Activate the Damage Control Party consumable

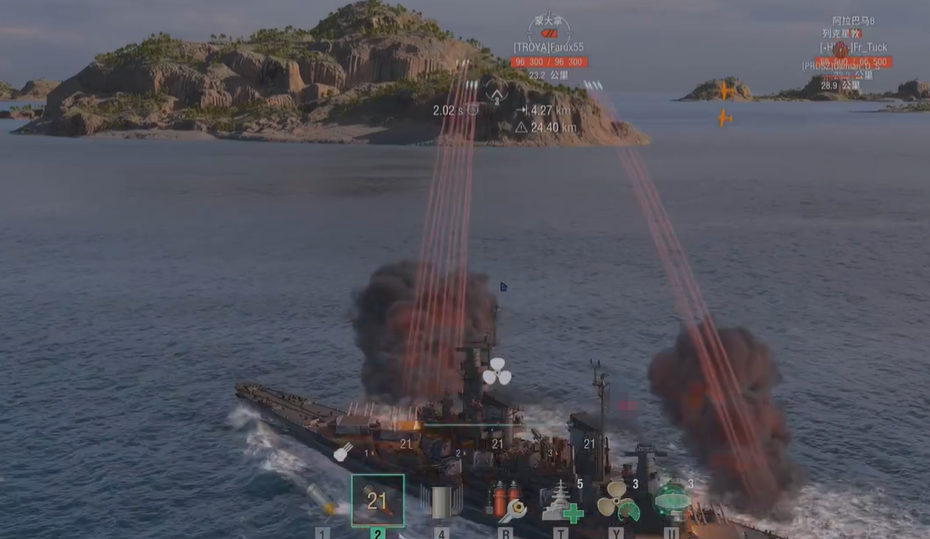[x=506, y=501]
